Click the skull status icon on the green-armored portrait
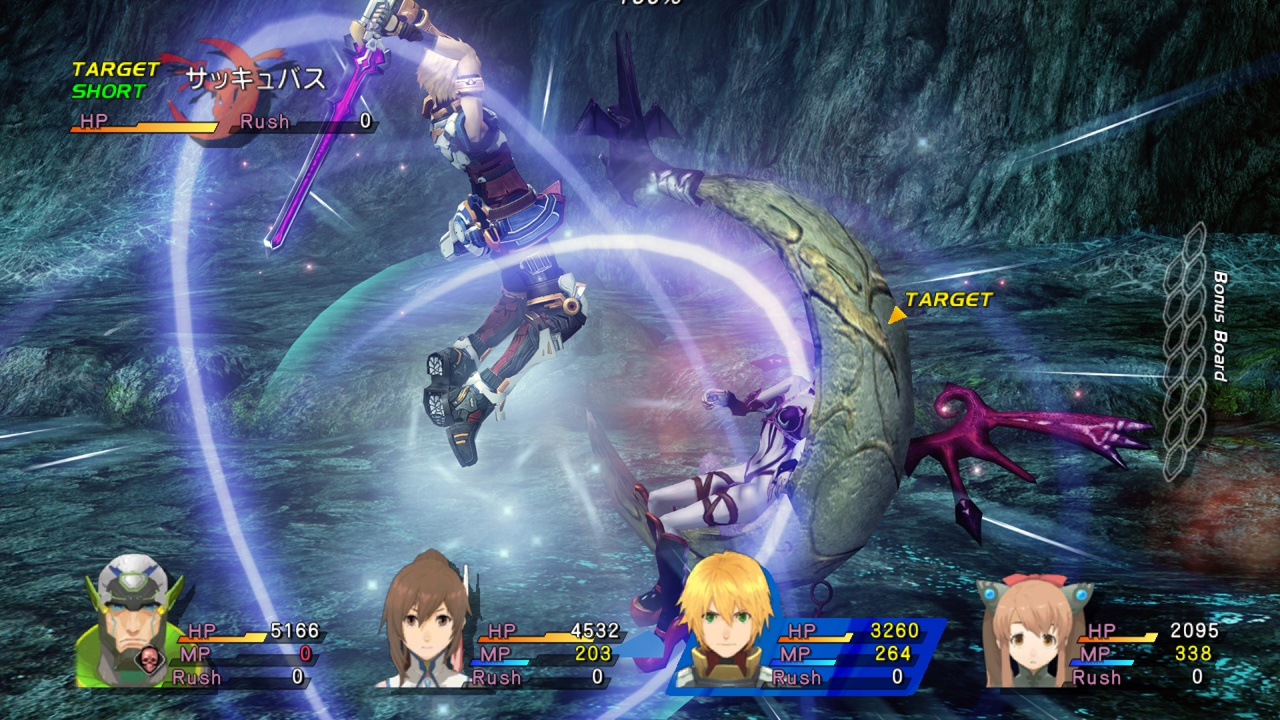This screenshot has height=720, width=1280. (147, 661)
